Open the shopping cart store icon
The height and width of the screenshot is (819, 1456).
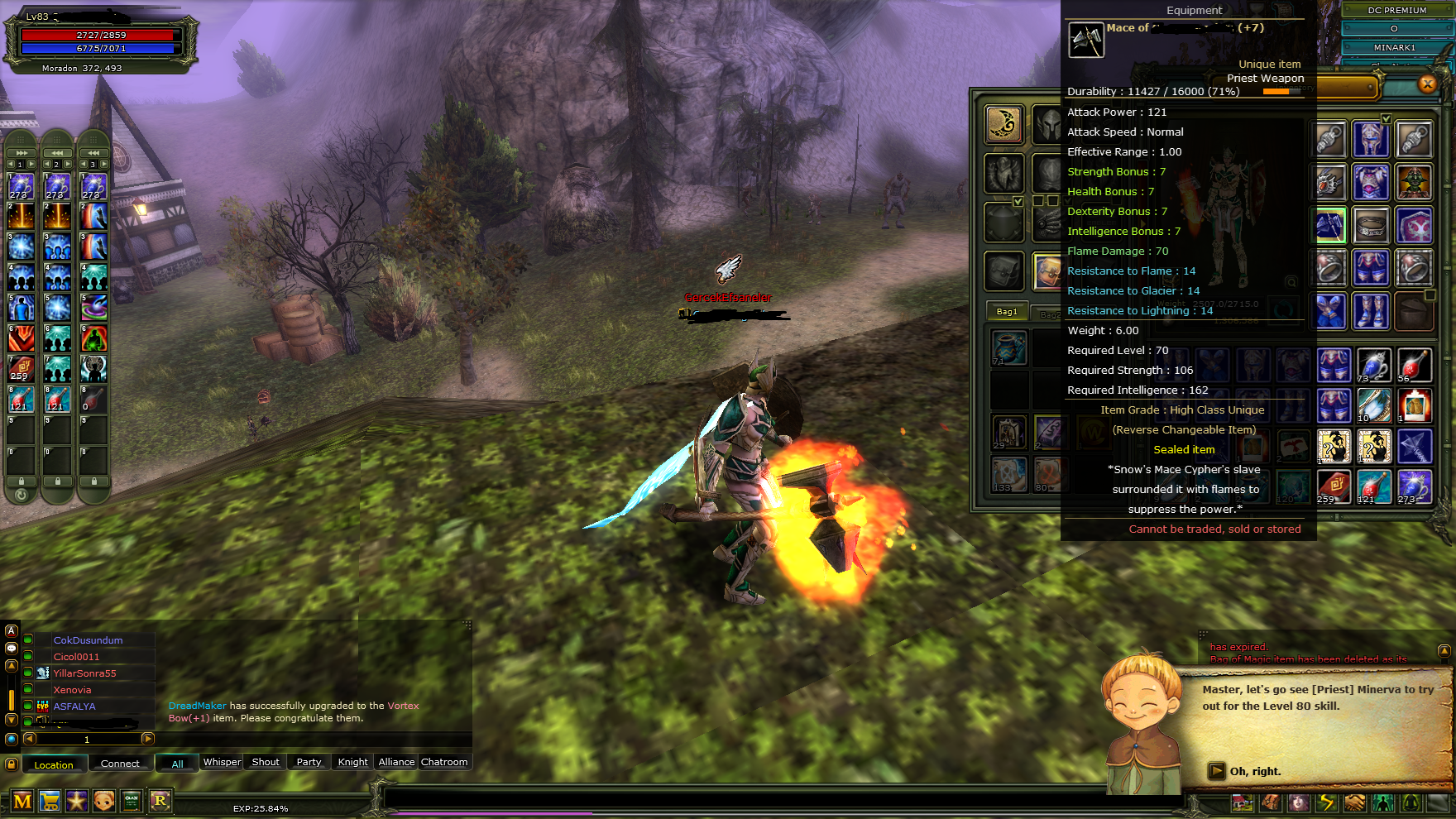coord(50,801)
